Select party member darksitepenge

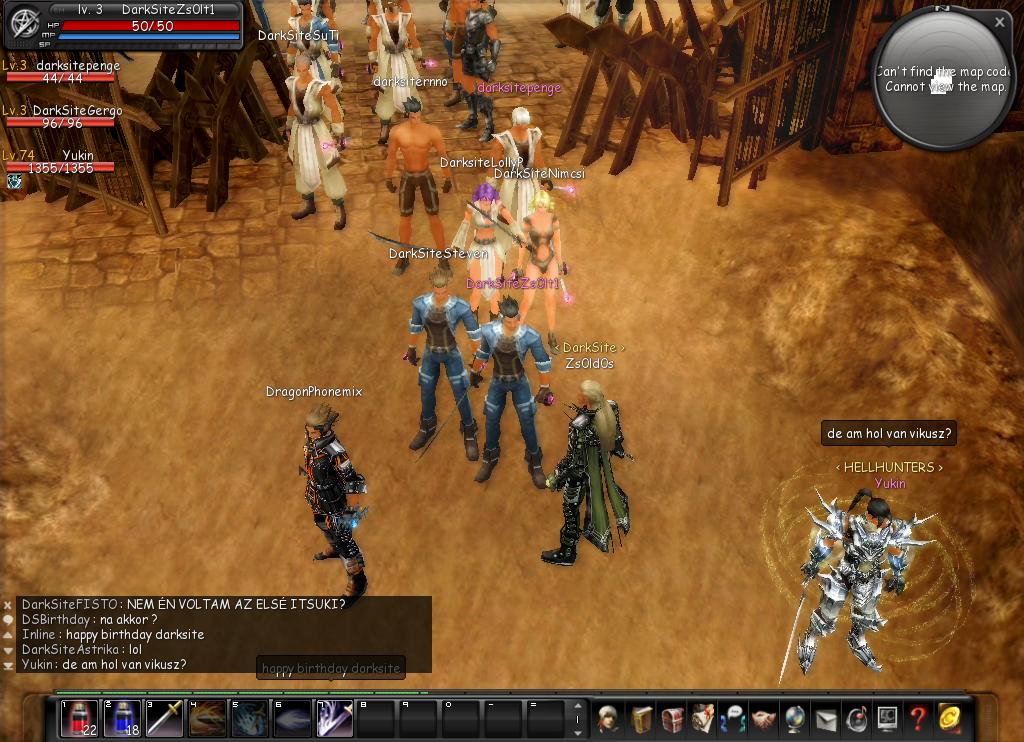58,72
